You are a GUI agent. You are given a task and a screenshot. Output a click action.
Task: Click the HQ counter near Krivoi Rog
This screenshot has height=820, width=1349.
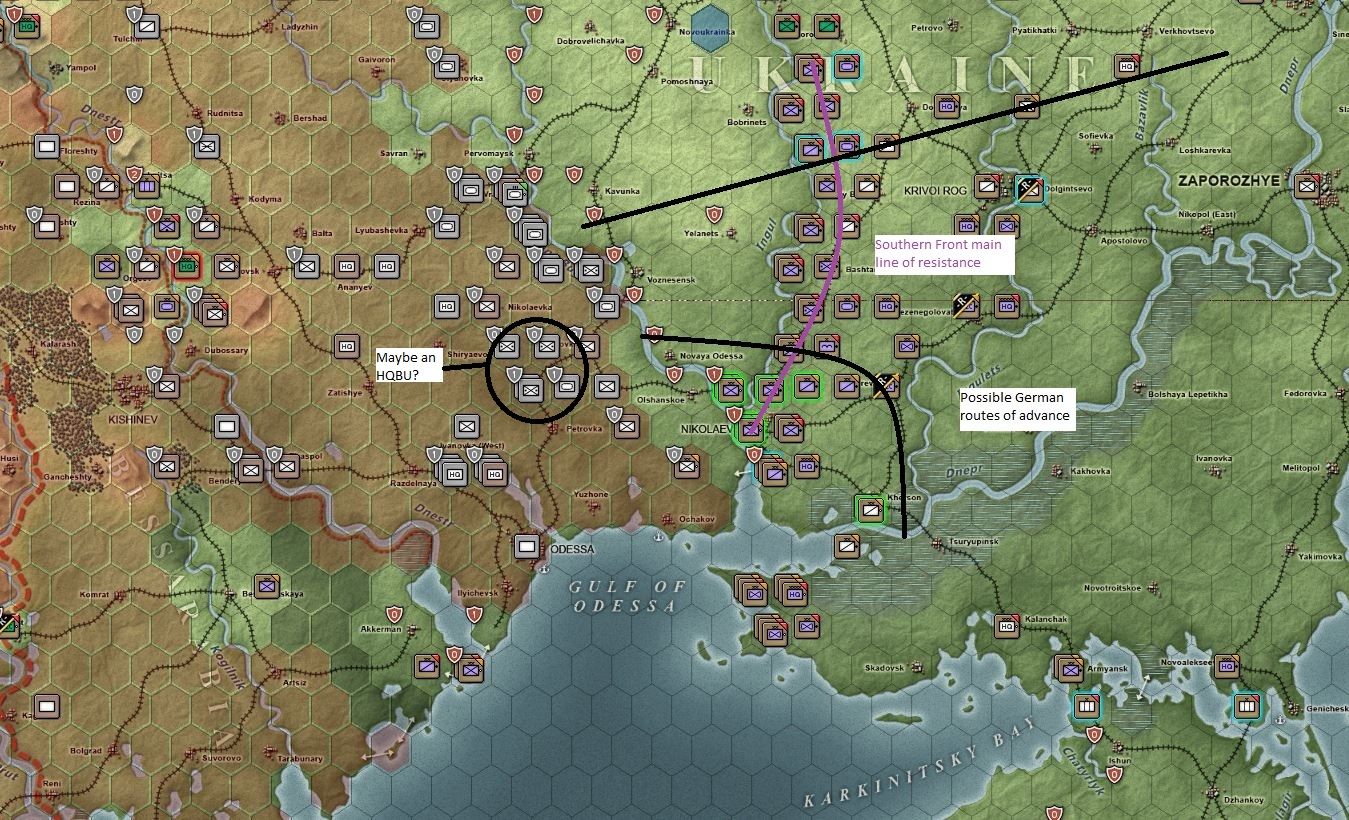tap(968, 226)
